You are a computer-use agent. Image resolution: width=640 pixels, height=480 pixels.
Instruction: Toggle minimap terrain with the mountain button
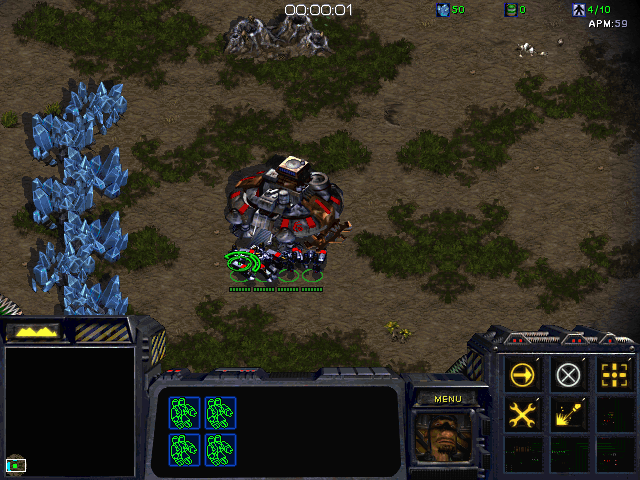pyautogui.click(x=32, y=330)
